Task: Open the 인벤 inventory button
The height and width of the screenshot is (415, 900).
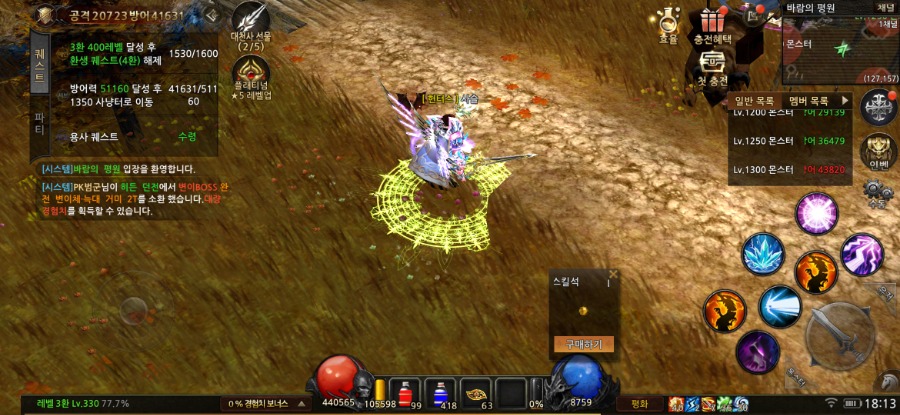Action: click(x=879, y=150)
